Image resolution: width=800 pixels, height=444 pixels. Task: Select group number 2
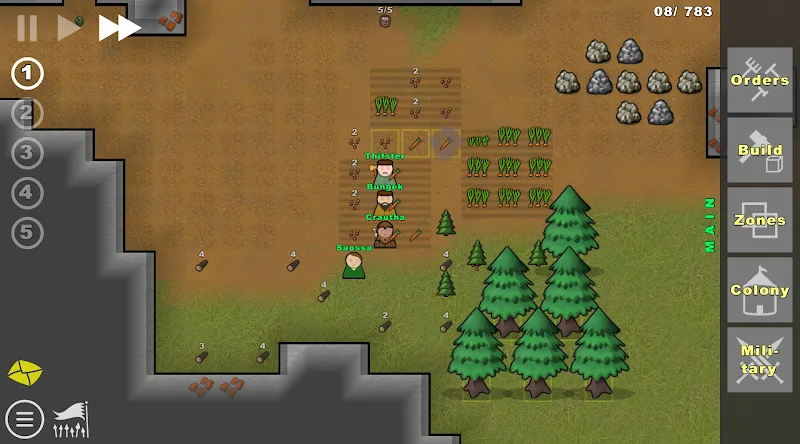click(x=28, y=113)
